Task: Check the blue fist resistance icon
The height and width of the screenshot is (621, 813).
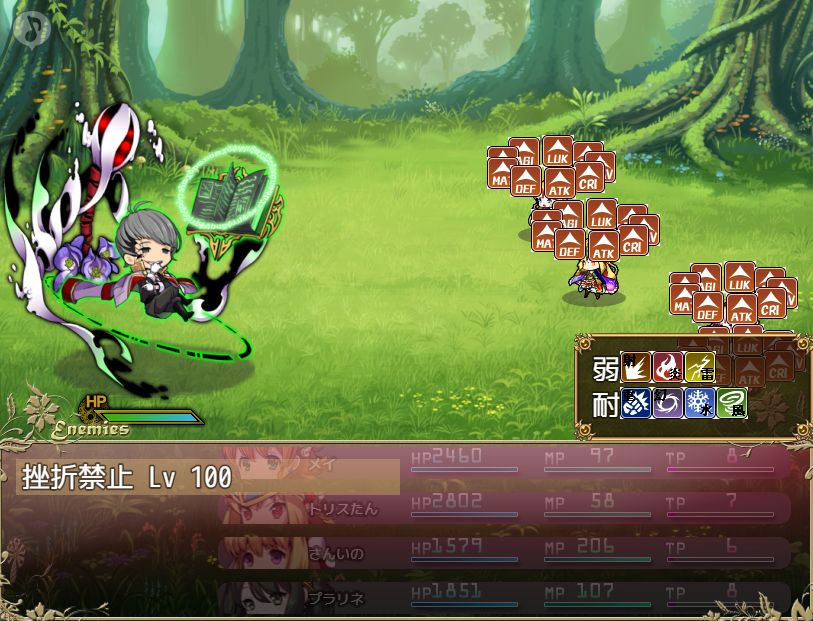Action: [635, 404]
